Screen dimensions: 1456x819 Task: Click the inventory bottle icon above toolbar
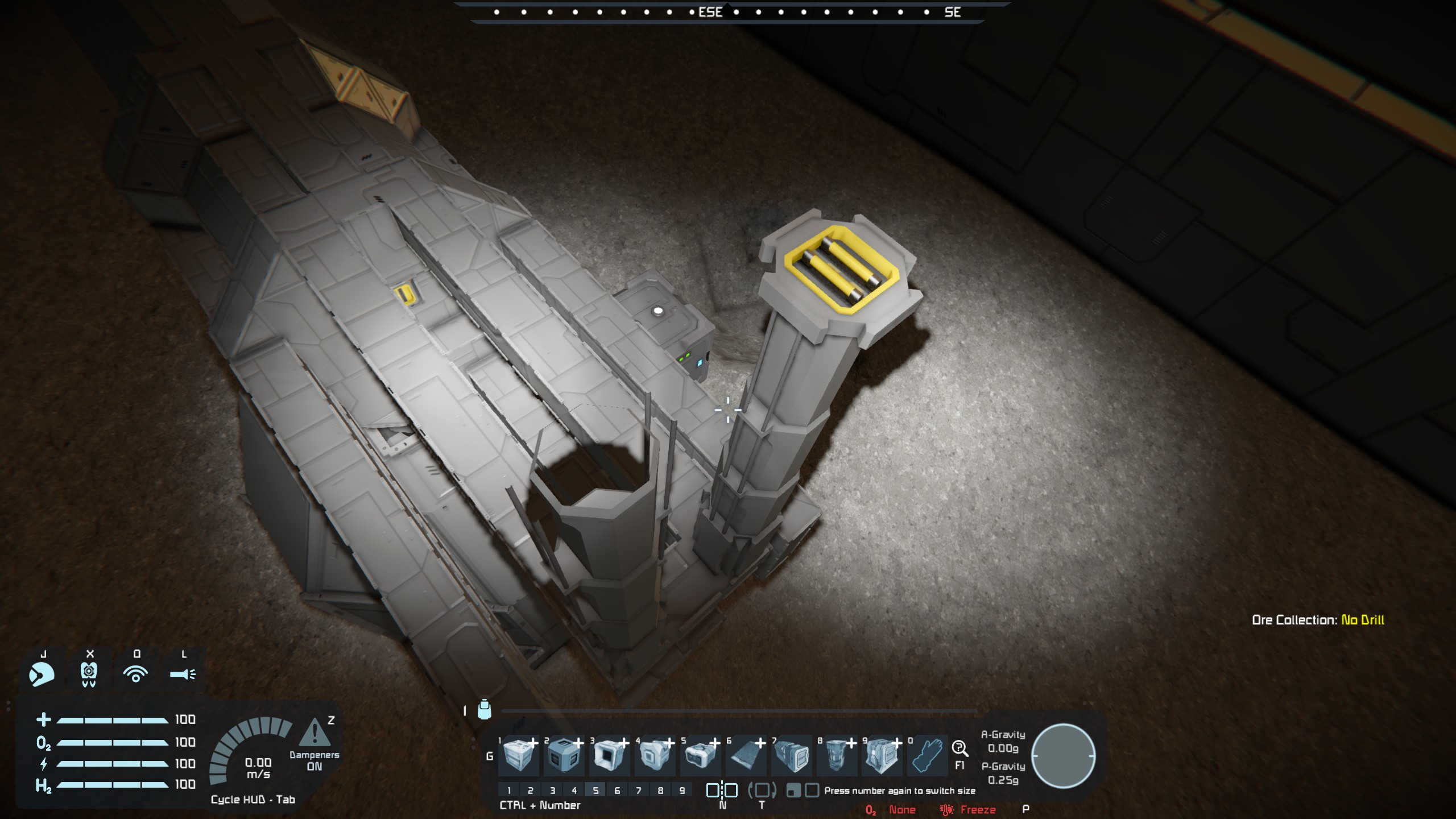click(x=484, y=709)
